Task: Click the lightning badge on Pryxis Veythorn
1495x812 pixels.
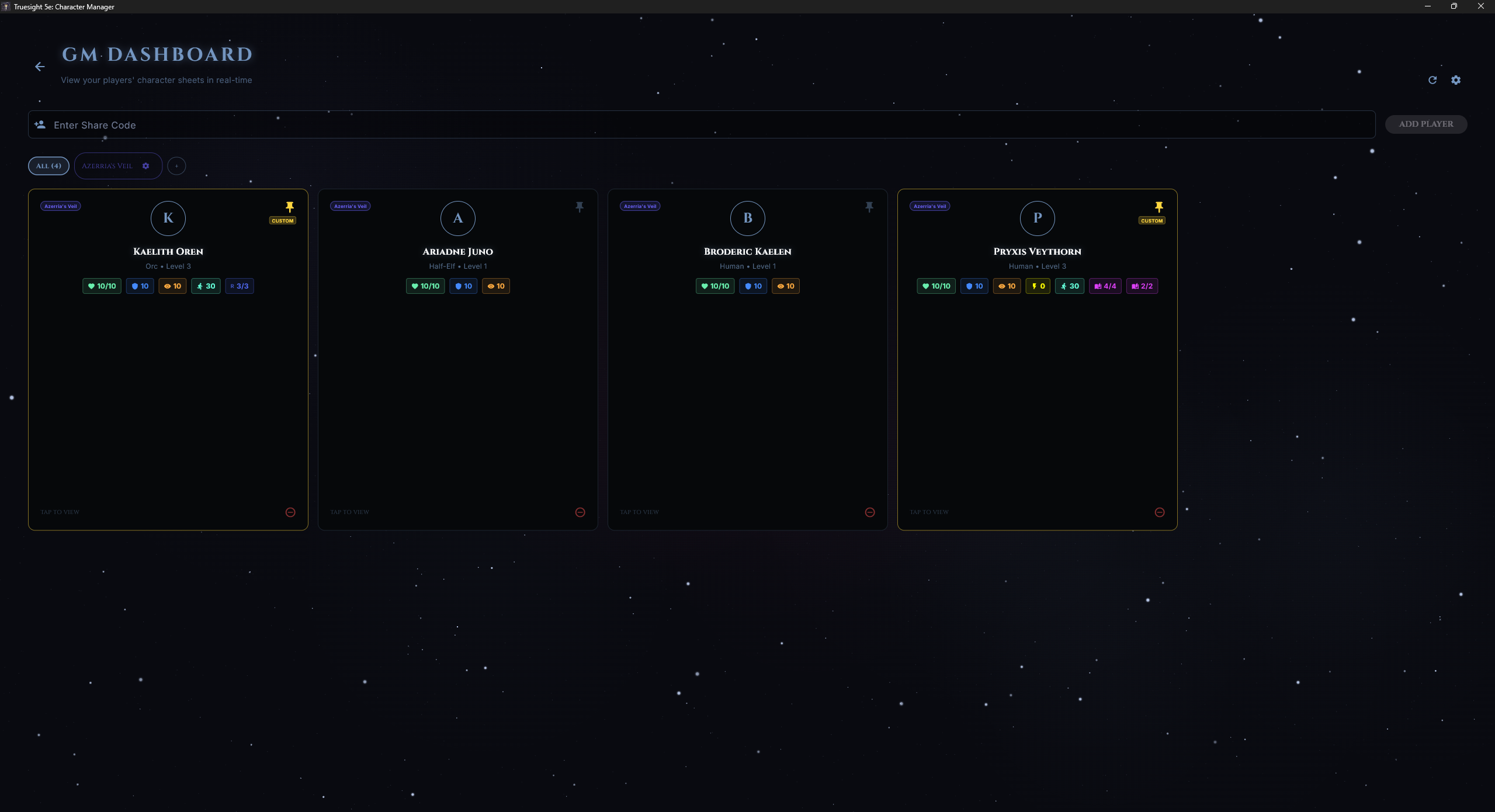Action: click(1038, 286)
